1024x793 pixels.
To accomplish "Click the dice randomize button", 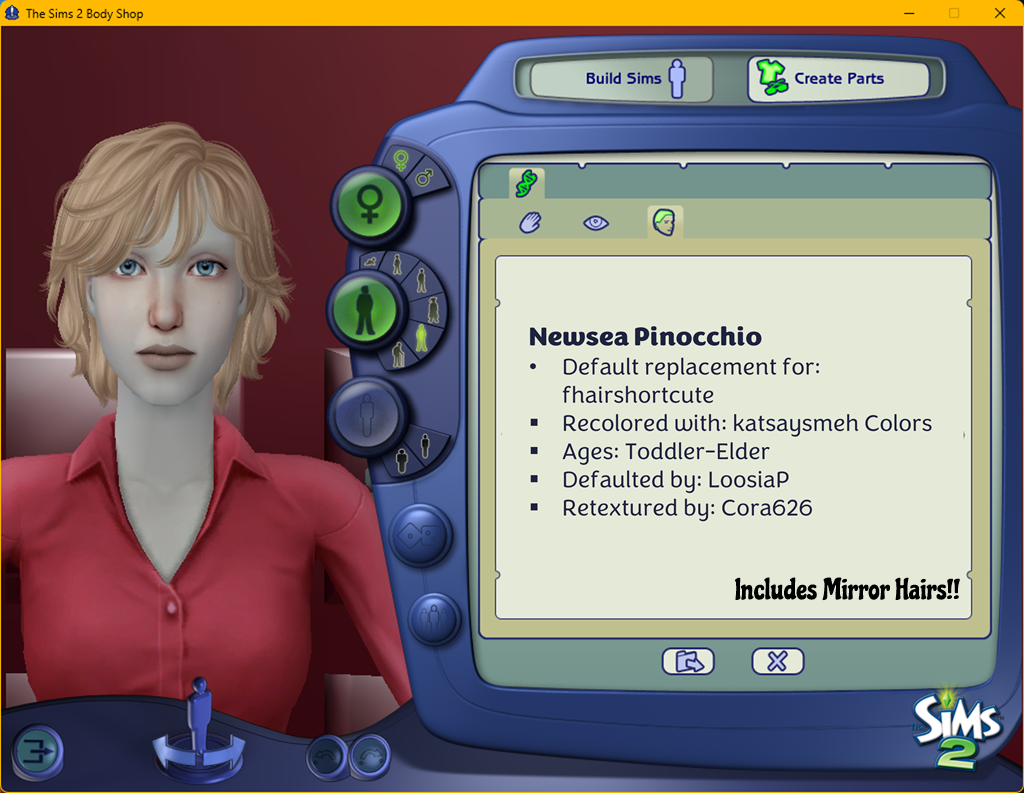I will 421,533.
